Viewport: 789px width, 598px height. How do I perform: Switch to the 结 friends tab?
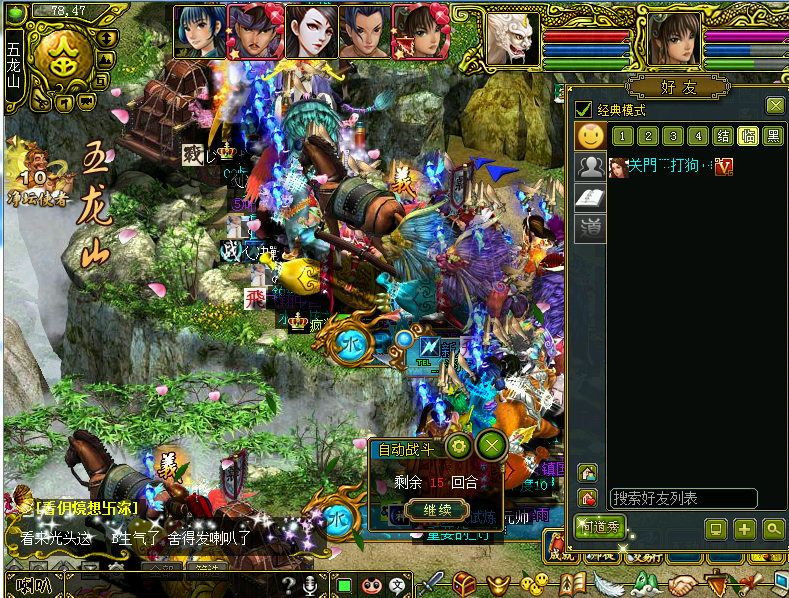[x=723, y=137]
